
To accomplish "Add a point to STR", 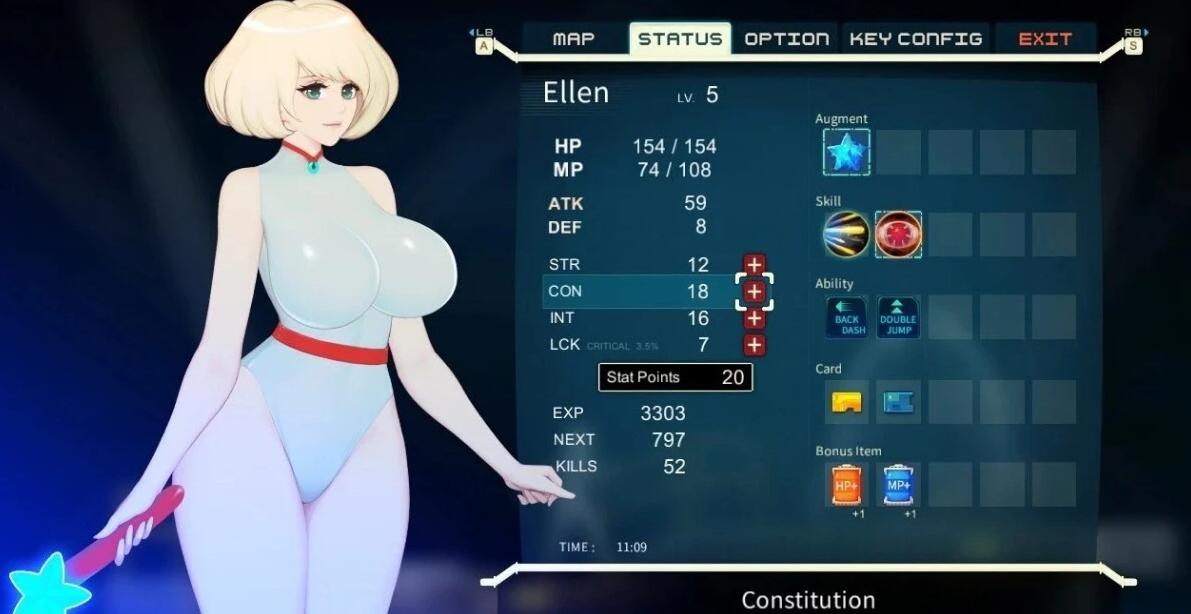I will 754,265.
